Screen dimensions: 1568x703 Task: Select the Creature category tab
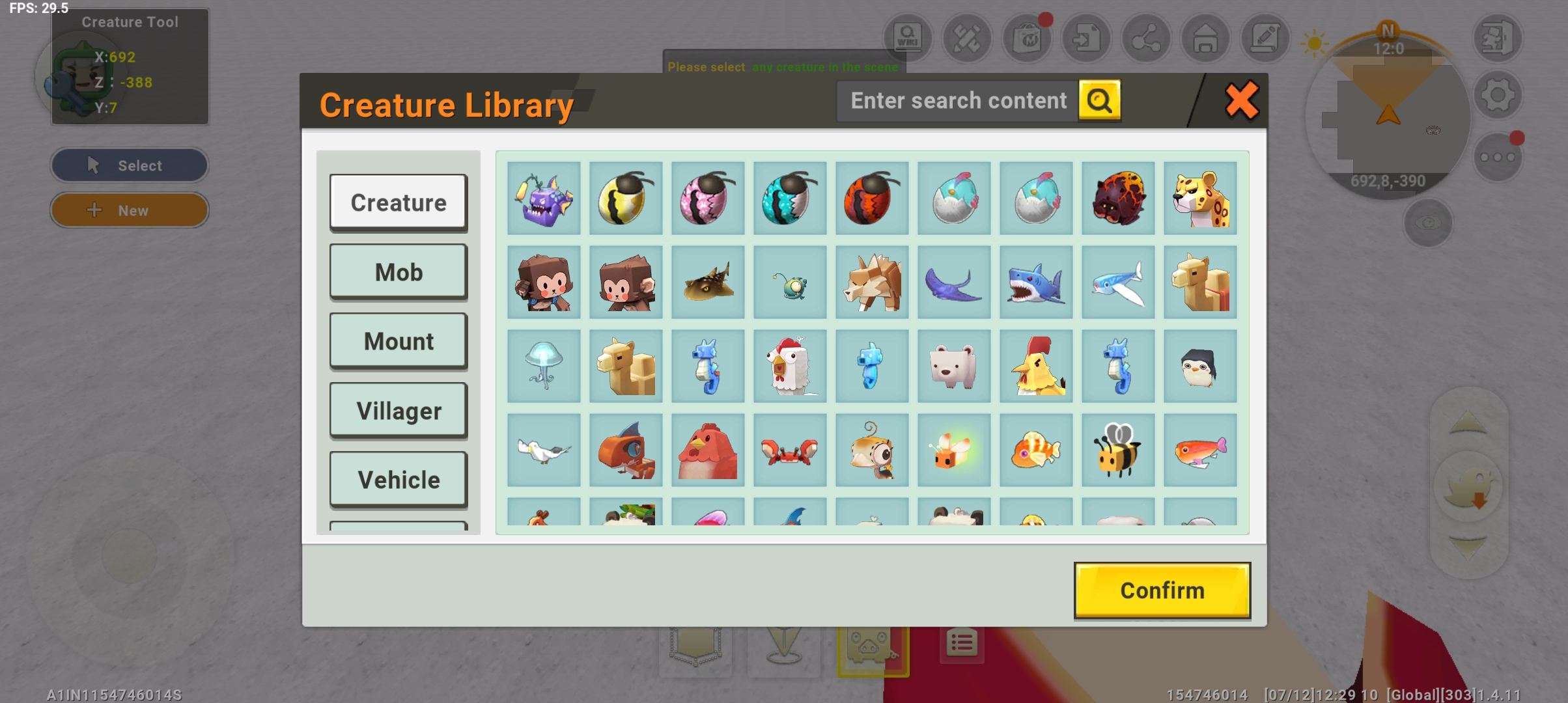(399, 202)
